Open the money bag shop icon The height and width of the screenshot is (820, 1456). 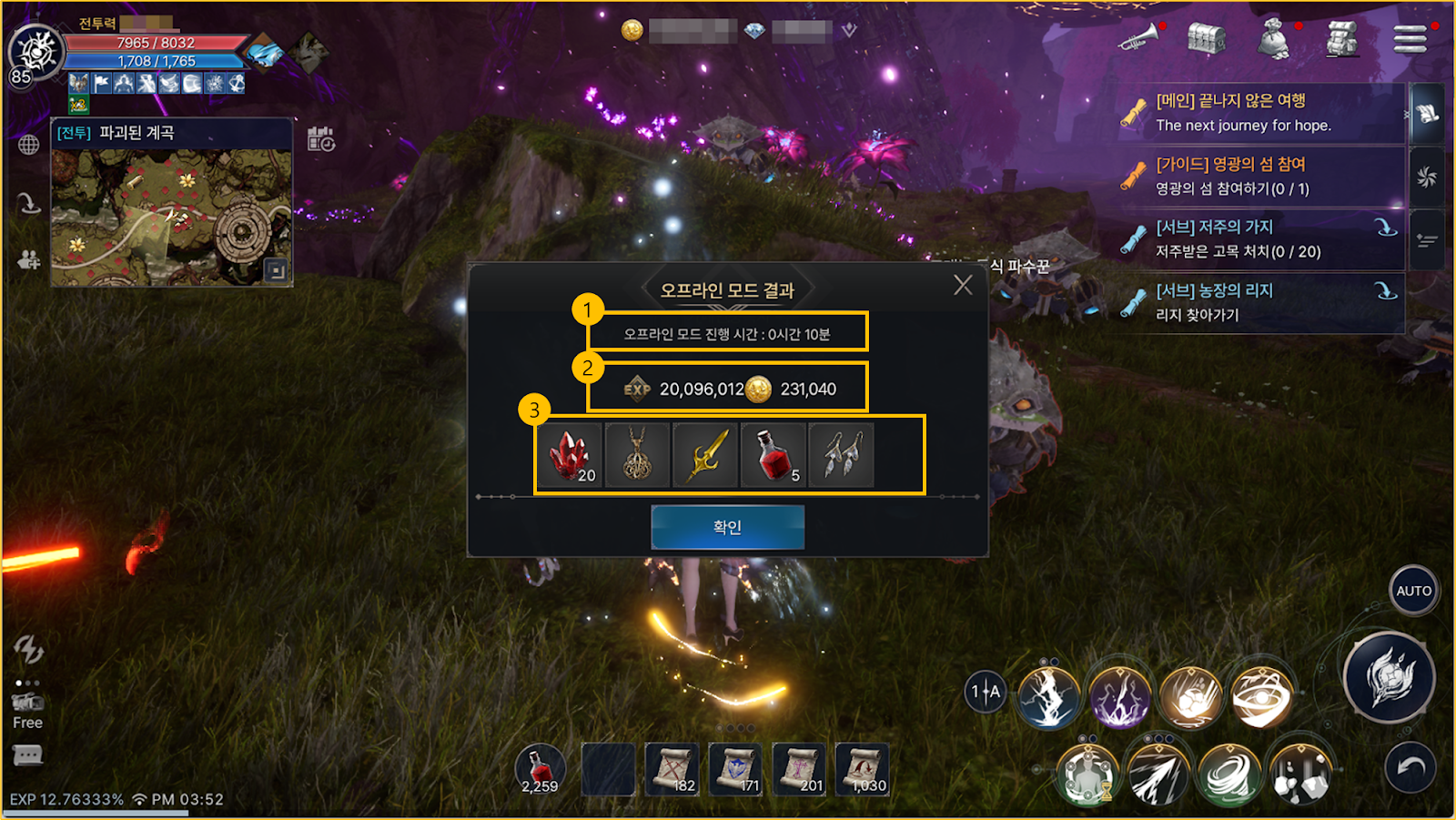tap(1273, 40)
